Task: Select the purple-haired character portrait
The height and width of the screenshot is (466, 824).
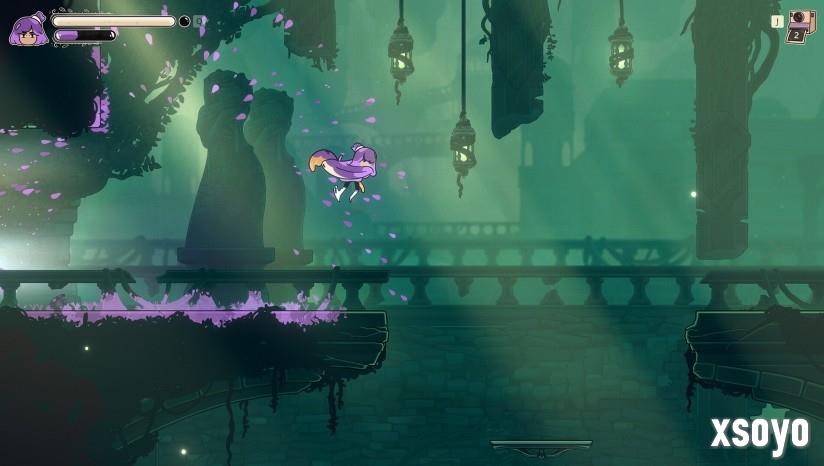Action: [27, 30]
